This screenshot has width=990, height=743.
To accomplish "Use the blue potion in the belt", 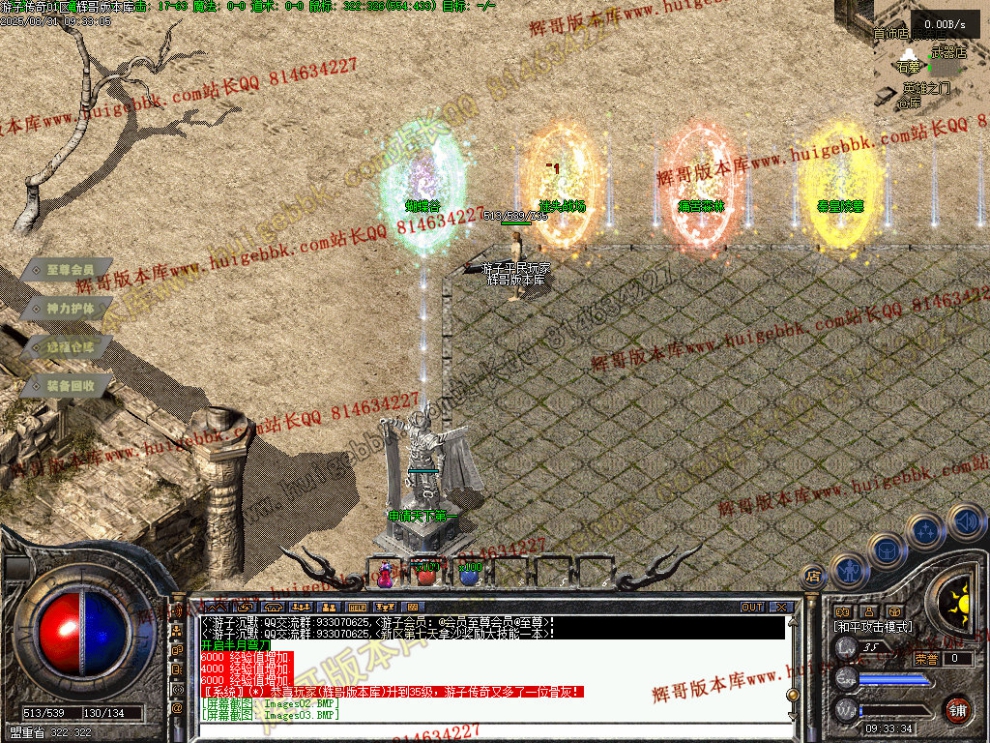I will [x=469, y=574].
